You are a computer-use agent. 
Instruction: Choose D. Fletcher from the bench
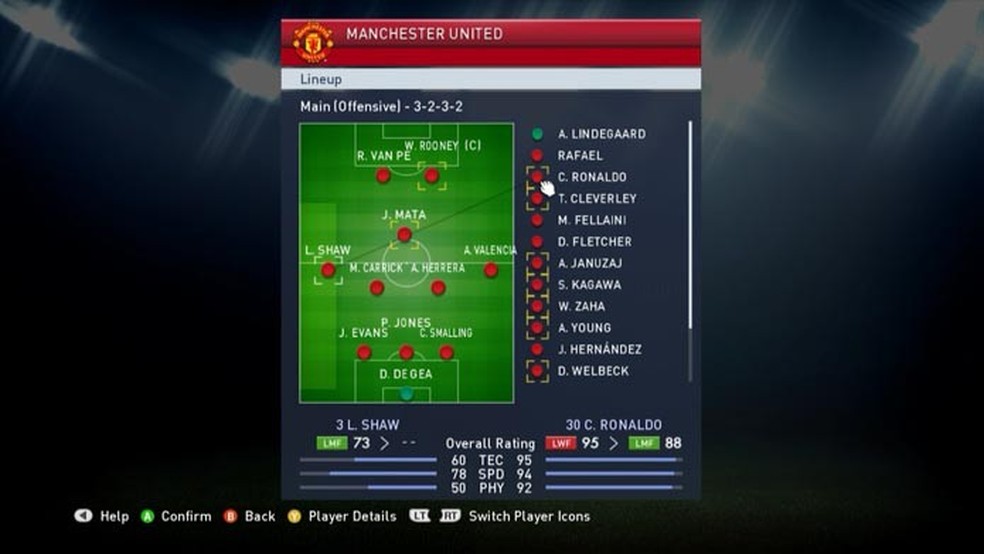[x=595, y=242]
